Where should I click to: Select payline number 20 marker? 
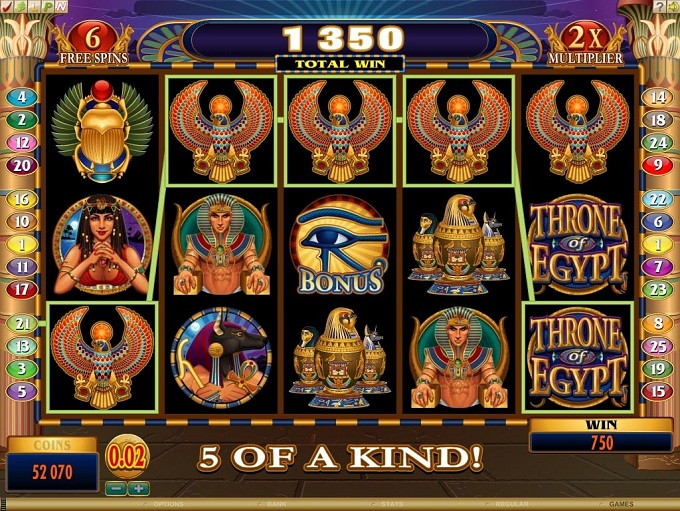[x=21, y=166]
